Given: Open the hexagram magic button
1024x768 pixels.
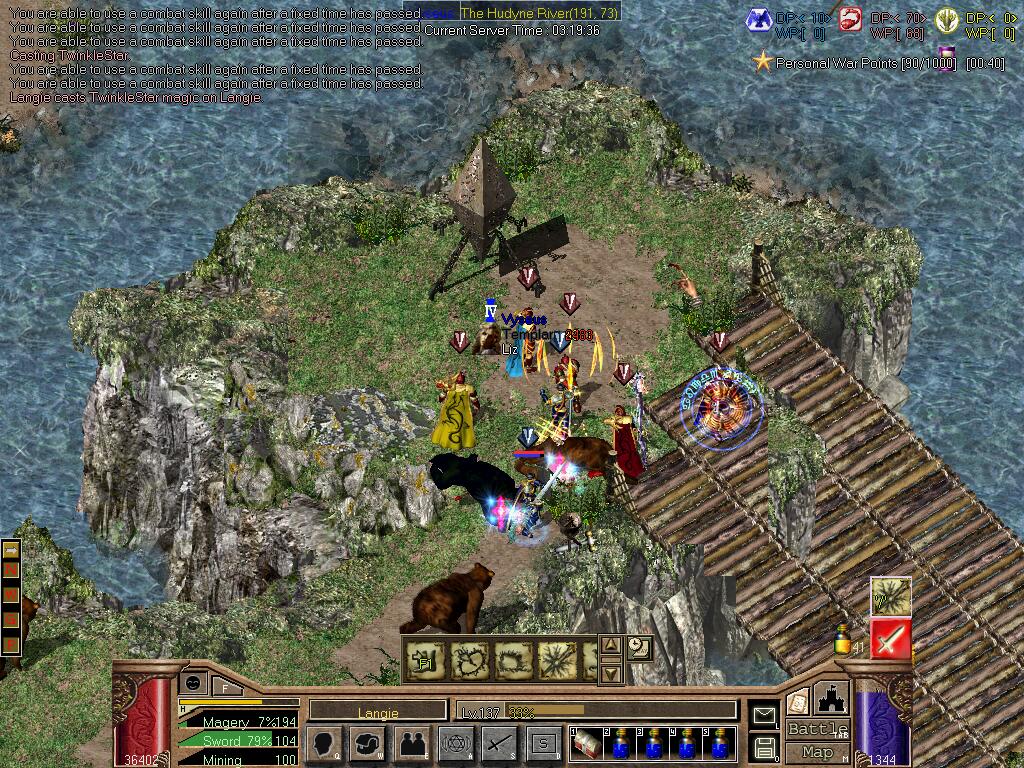Looking at the screenshot, I should click(455, 743).
